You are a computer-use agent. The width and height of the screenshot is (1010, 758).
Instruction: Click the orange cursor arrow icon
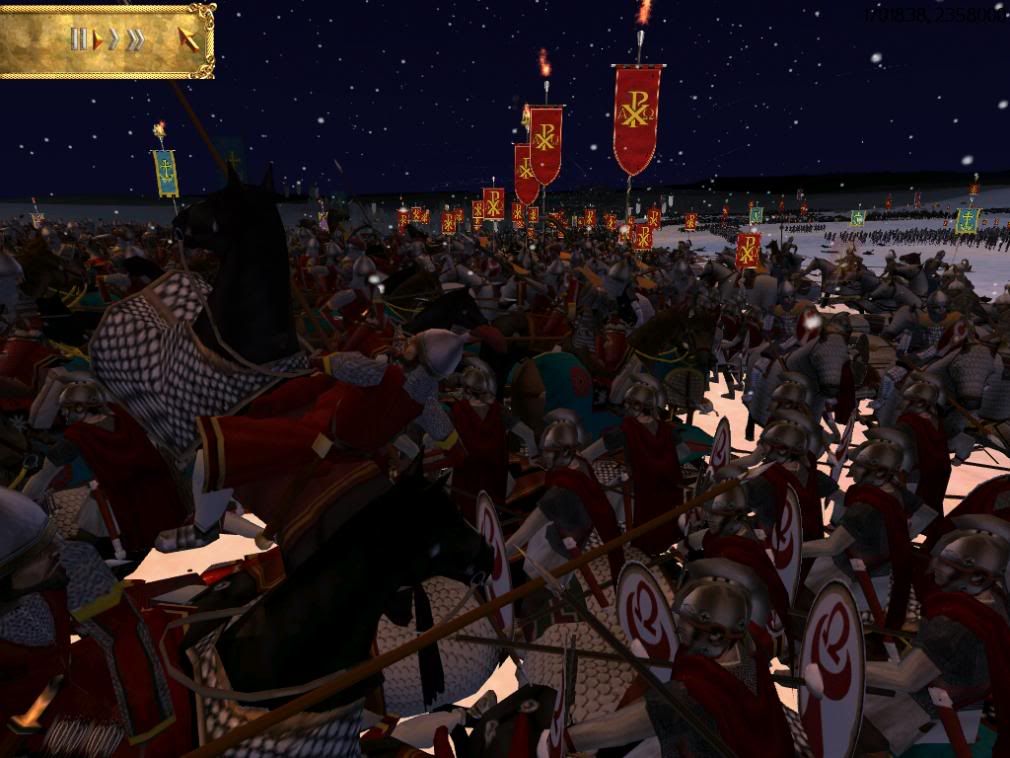(187, 39)
